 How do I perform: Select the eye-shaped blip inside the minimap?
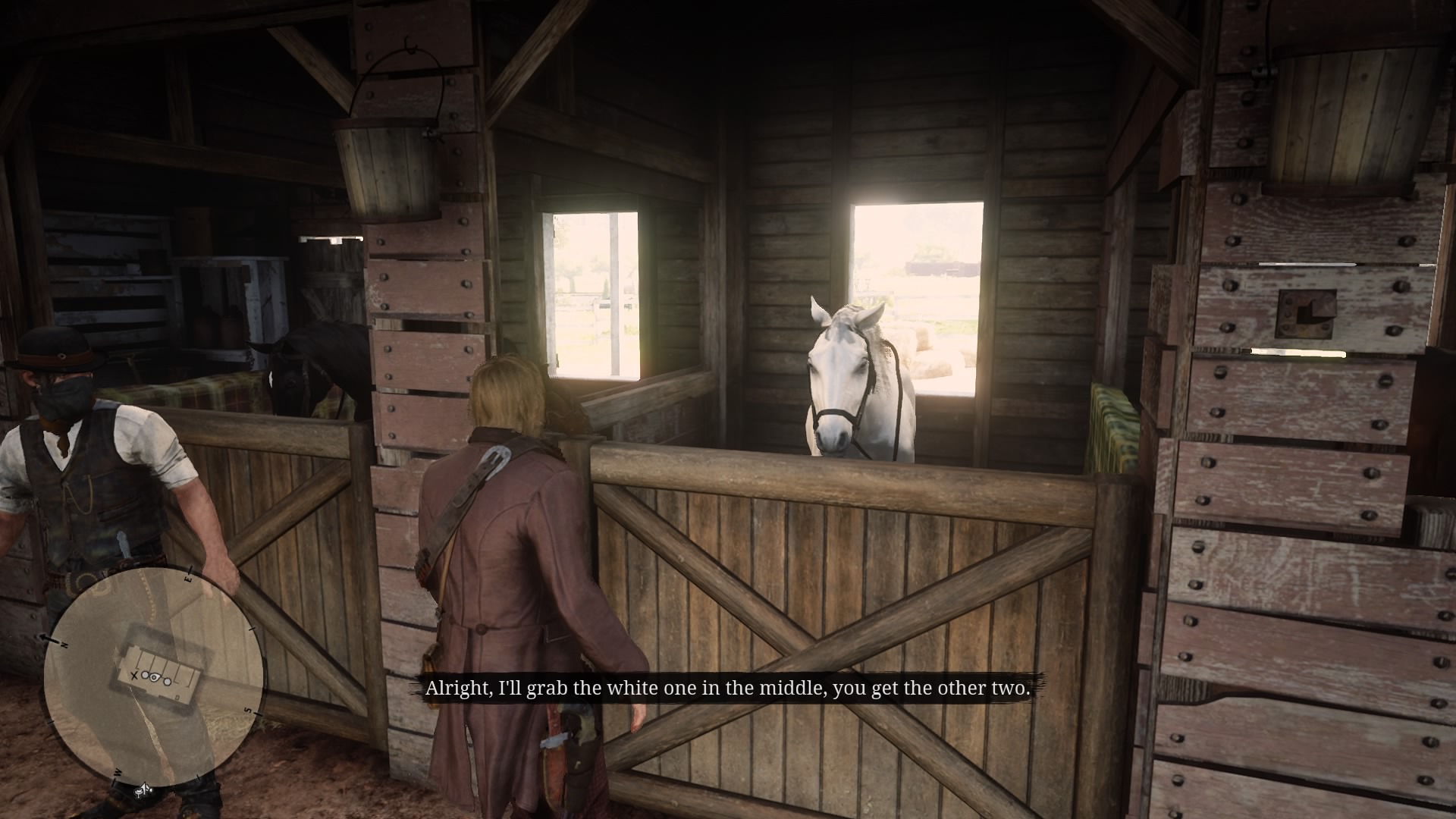click(x=154, y=677)
